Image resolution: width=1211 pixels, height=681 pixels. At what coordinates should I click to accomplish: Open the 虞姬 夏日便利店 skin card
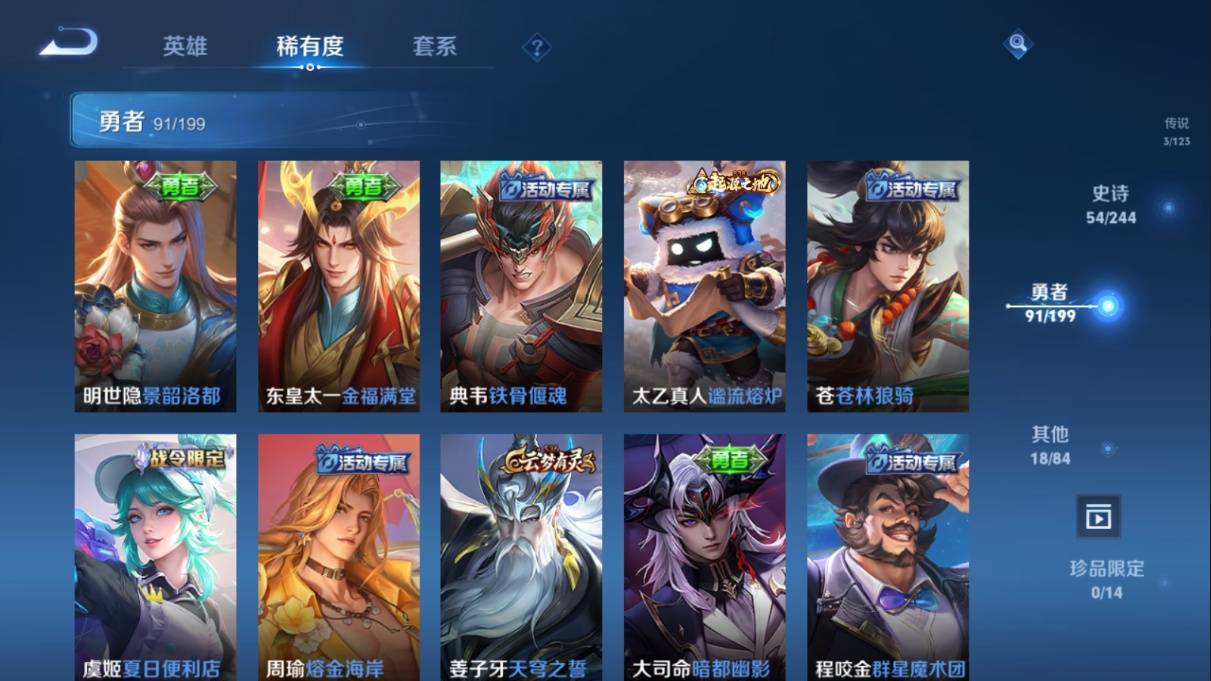[155, 557]
